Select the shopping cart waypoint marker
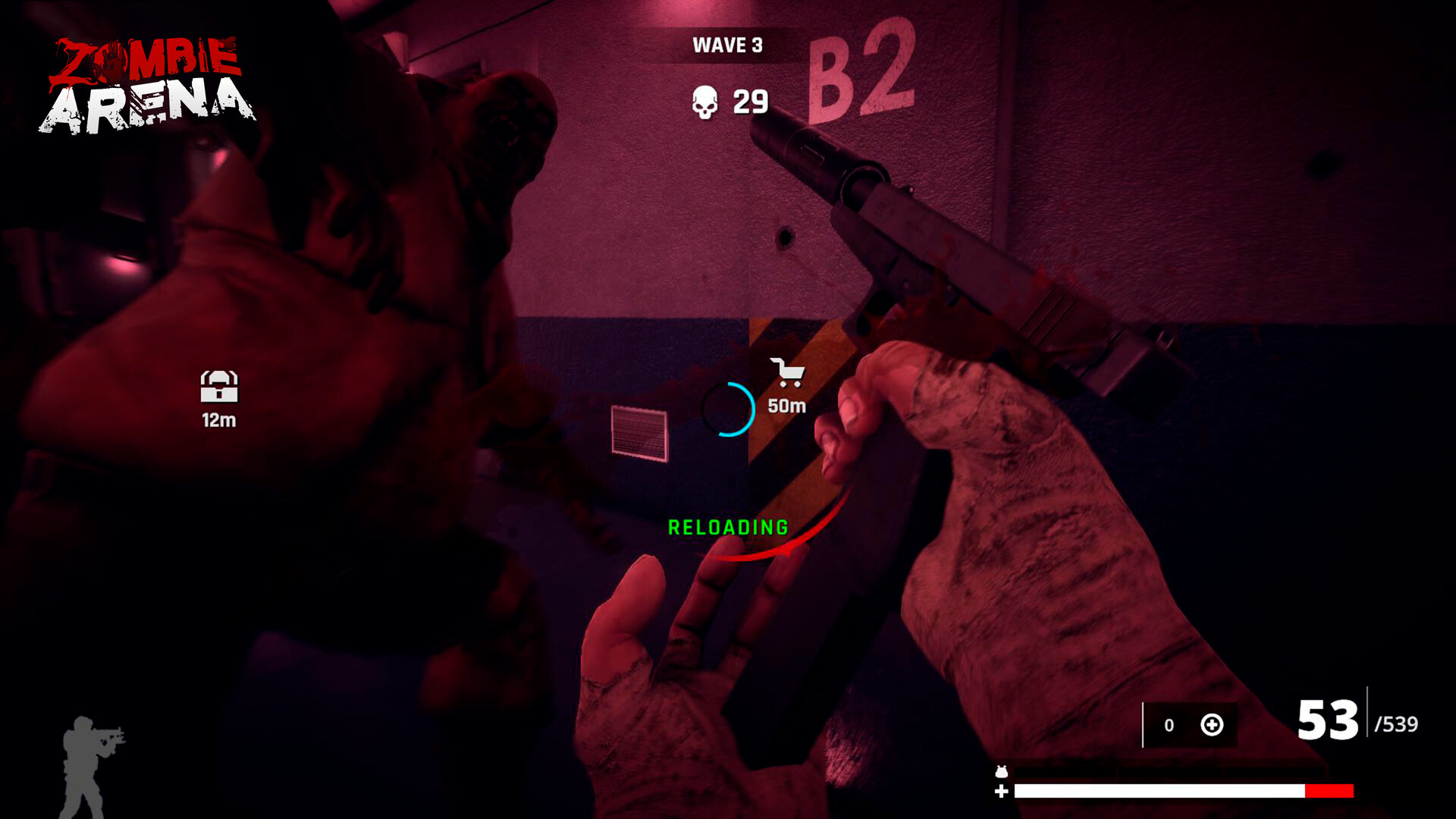 789,372
